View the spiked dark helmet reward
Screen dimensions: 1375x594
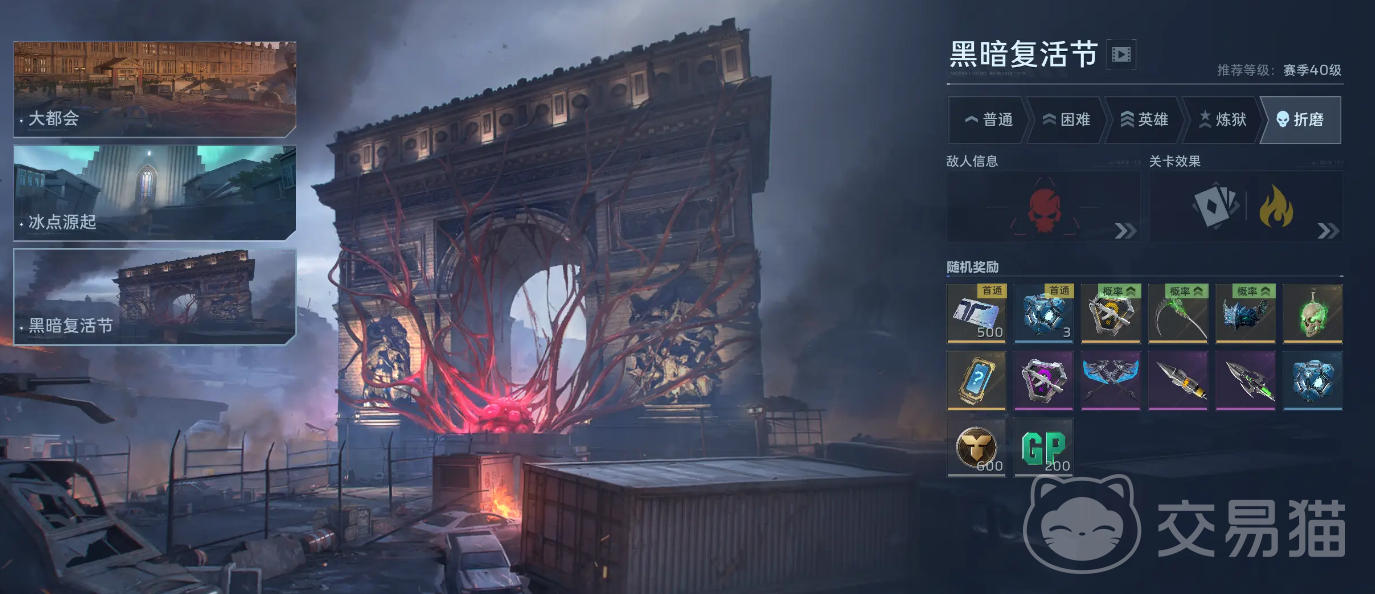1245,312
